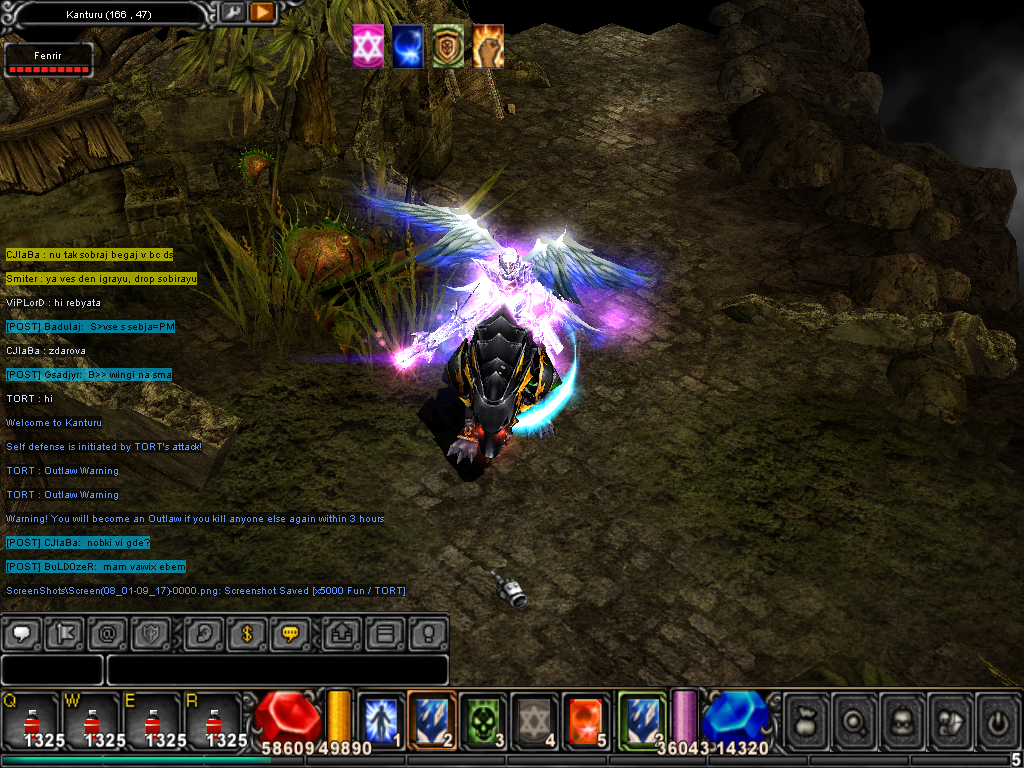This screenshot has height=768, width=1024.
Task: Select the glowing figure skill in slot 1
Action: coord(381,719)
